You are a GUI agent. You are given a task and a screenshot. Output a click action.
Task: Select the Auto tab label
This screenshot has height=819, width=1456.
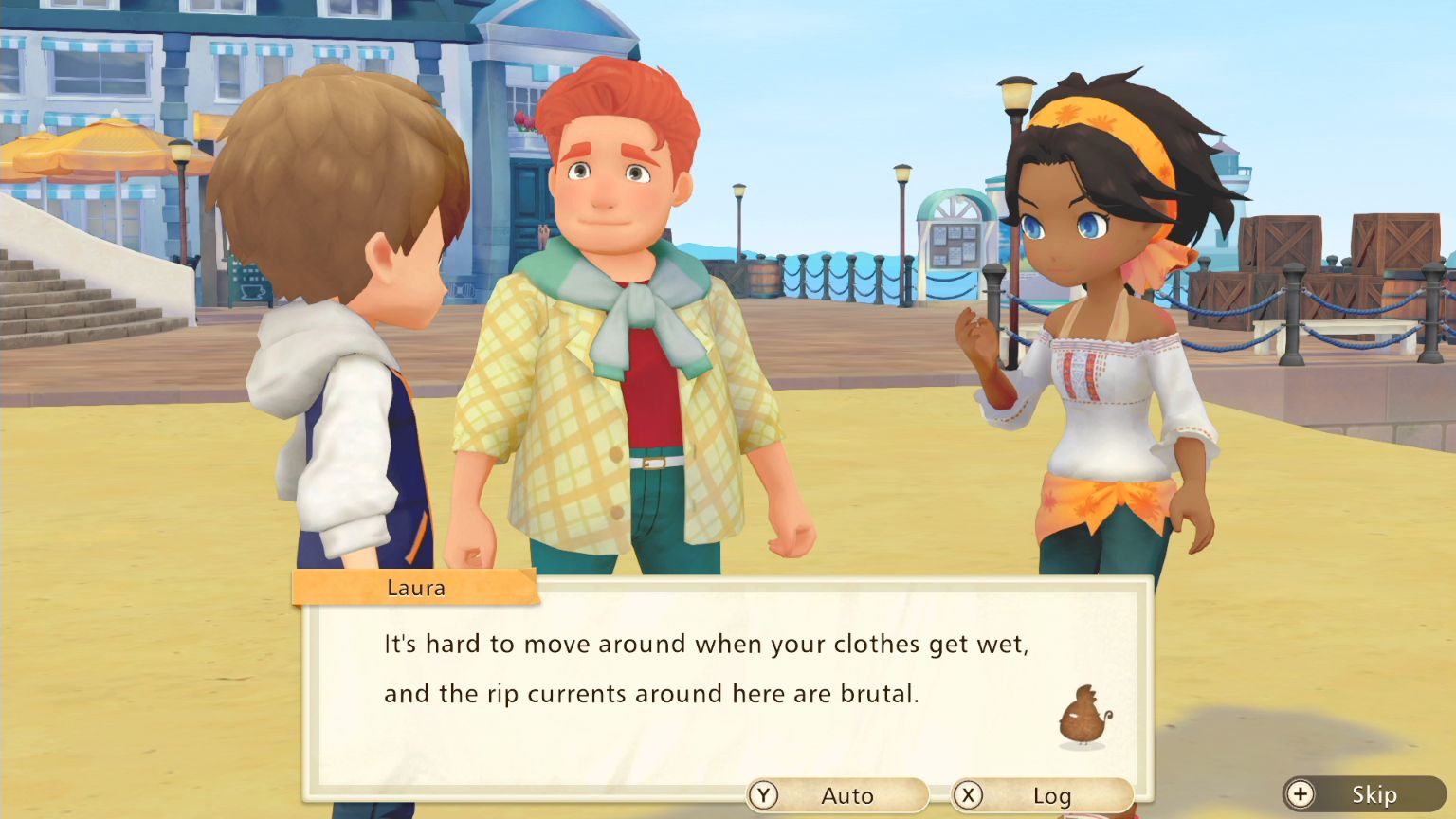coord(848,796)
